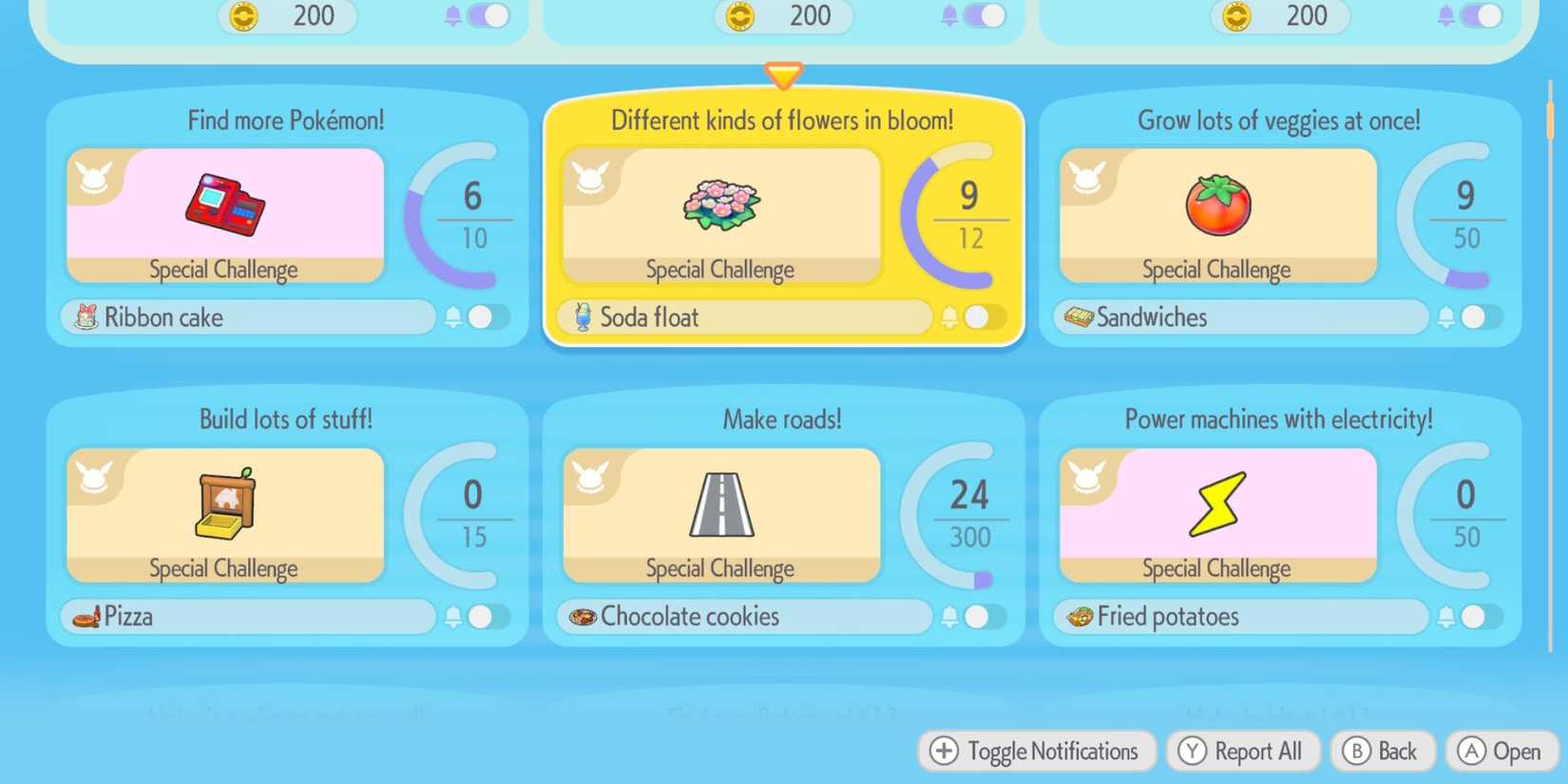Select the highlighted flowers in bloom card
Screen dimensions: 1568x784
(x=783, y=220)
